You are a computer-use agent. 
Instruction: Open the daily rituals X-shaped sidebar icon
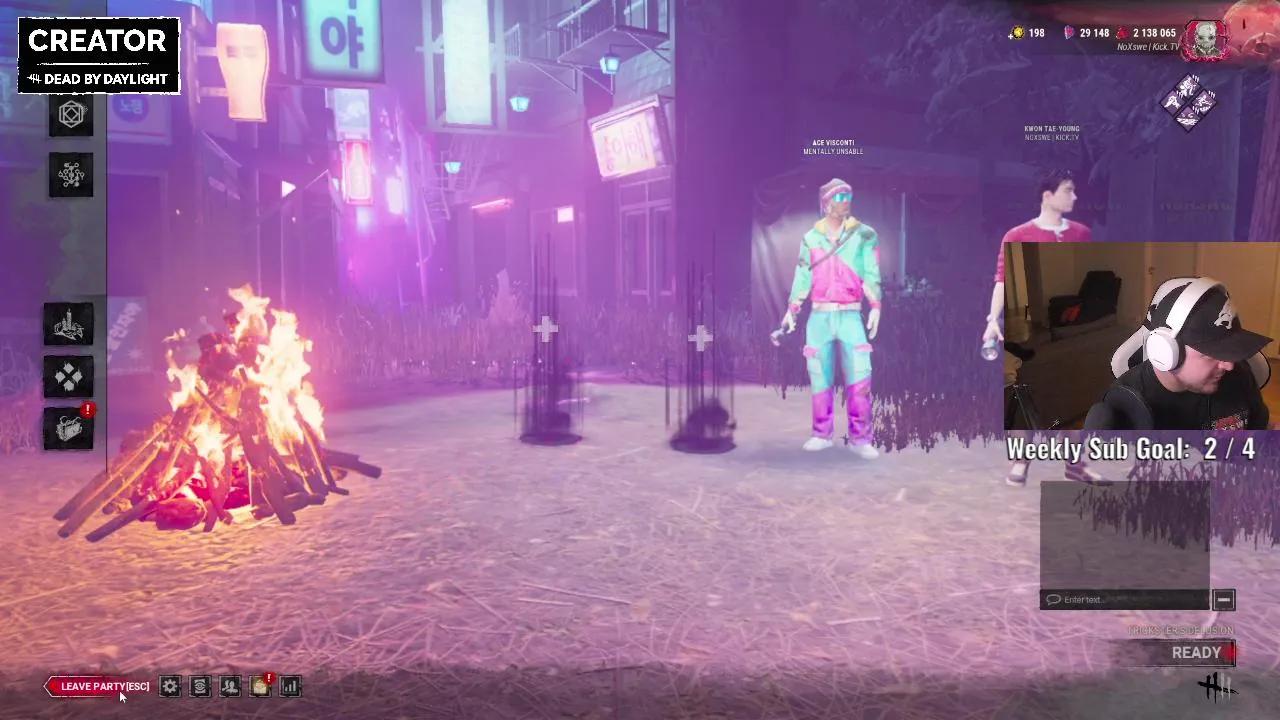pyautogui.click(x=68, y=376)
